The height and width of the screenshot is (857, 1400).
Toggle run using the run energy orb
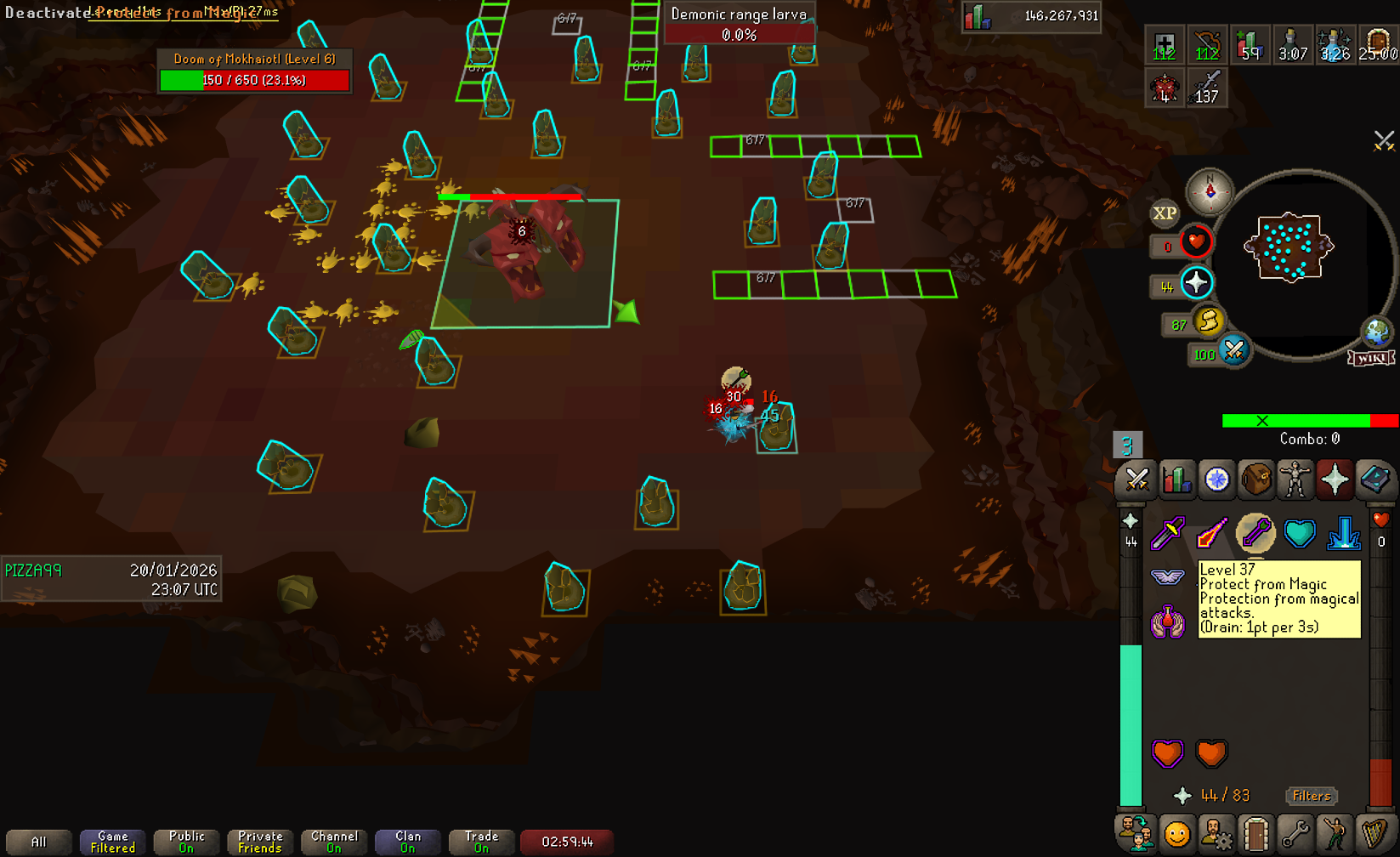[x=1208, y=321]
